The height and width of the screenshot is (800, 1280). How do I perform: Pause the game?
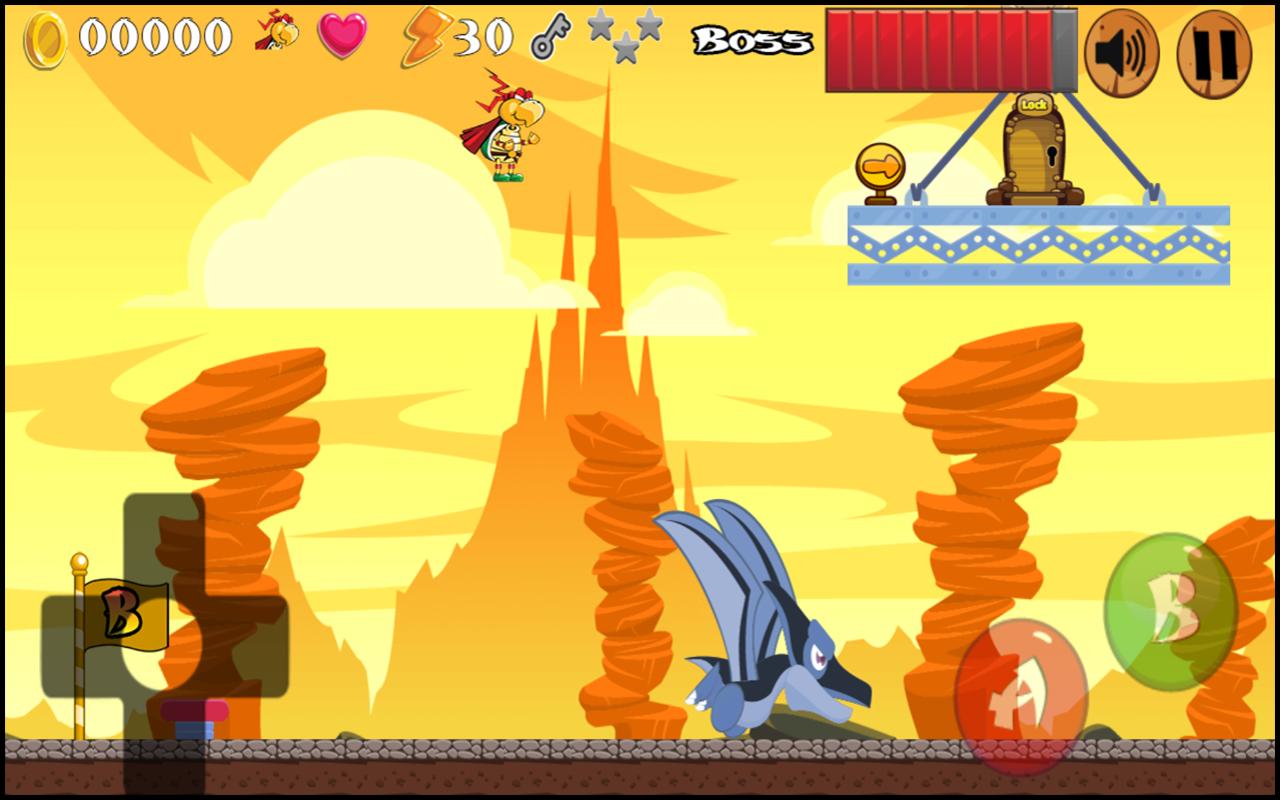click(x=1214, y=53)
